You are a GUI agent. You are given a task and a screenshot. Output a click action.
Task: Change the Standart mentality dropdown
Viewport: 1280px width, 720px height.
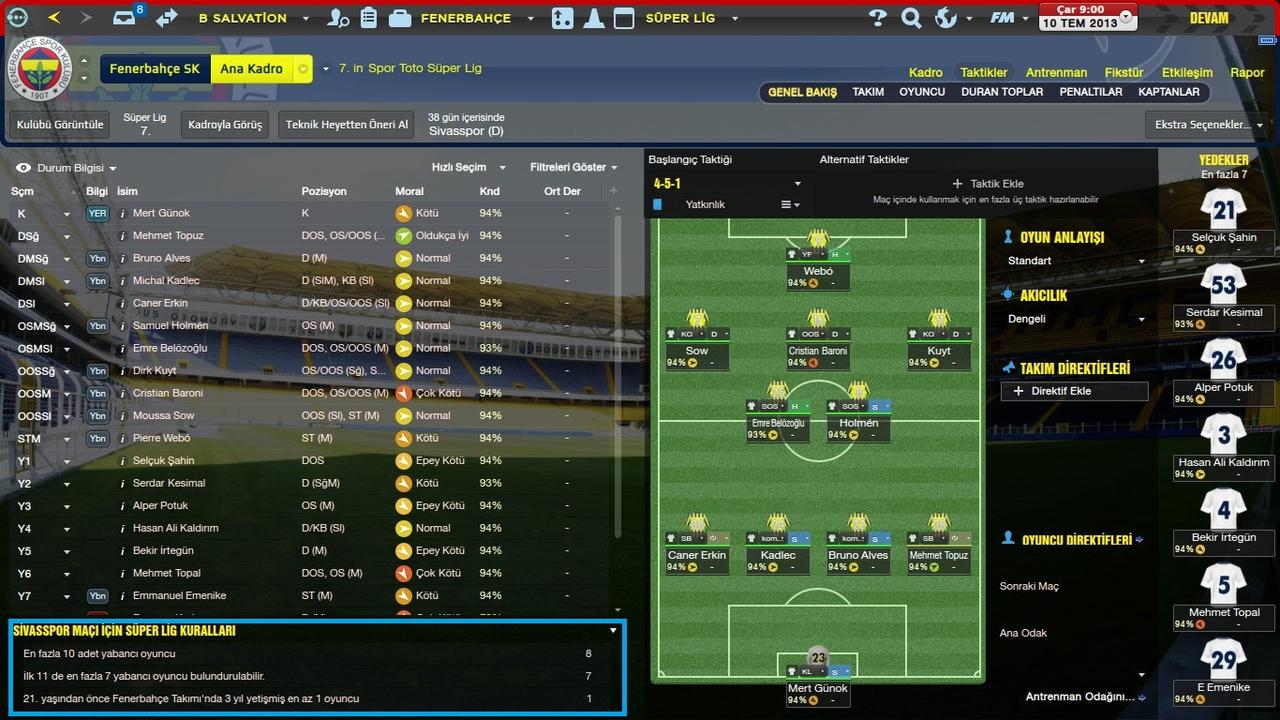[1076, 261]
